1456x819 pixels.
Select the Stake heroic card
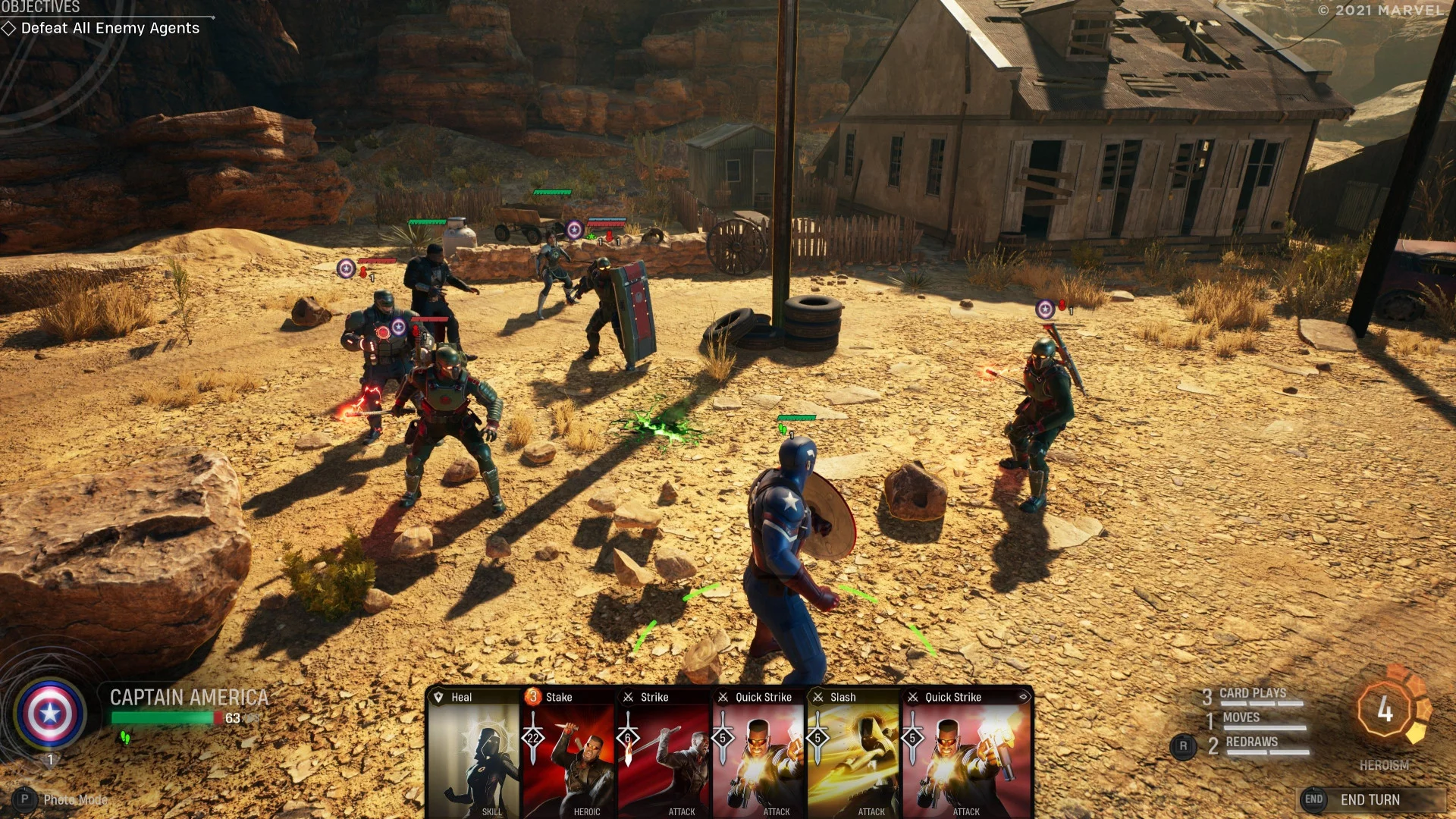click(569, 755)
